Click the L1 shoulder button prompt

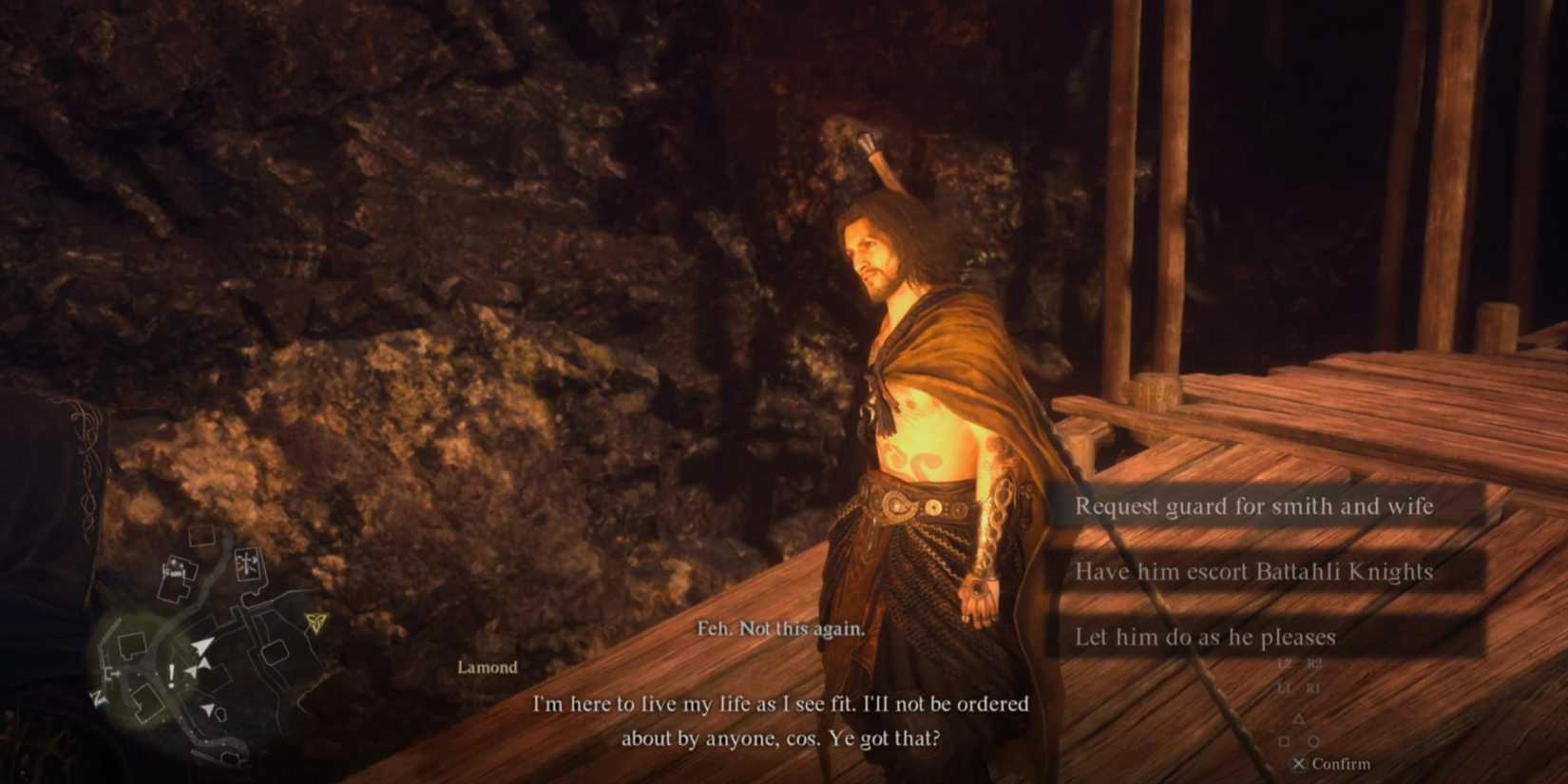(1283, 687)
